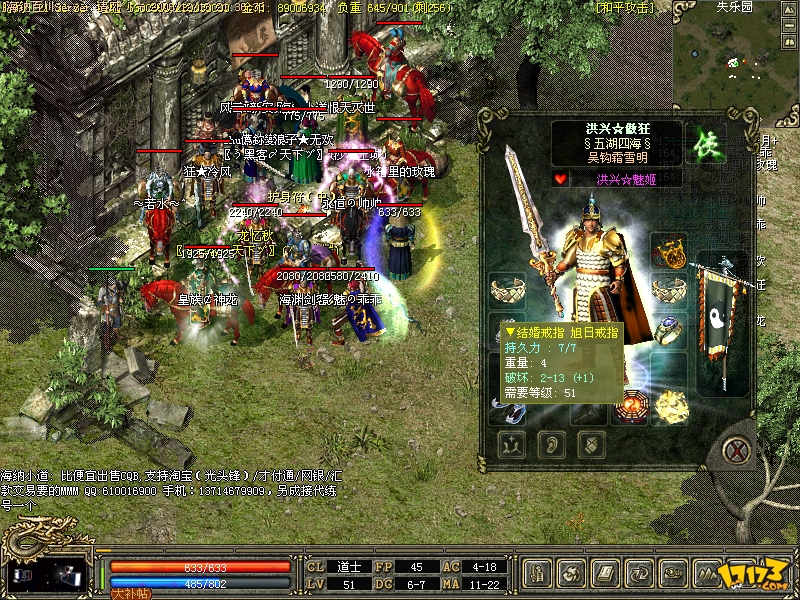
Task: Click the 大补帖 tab below mana bar
Action: pyautogui.click(x=130, y=593)
